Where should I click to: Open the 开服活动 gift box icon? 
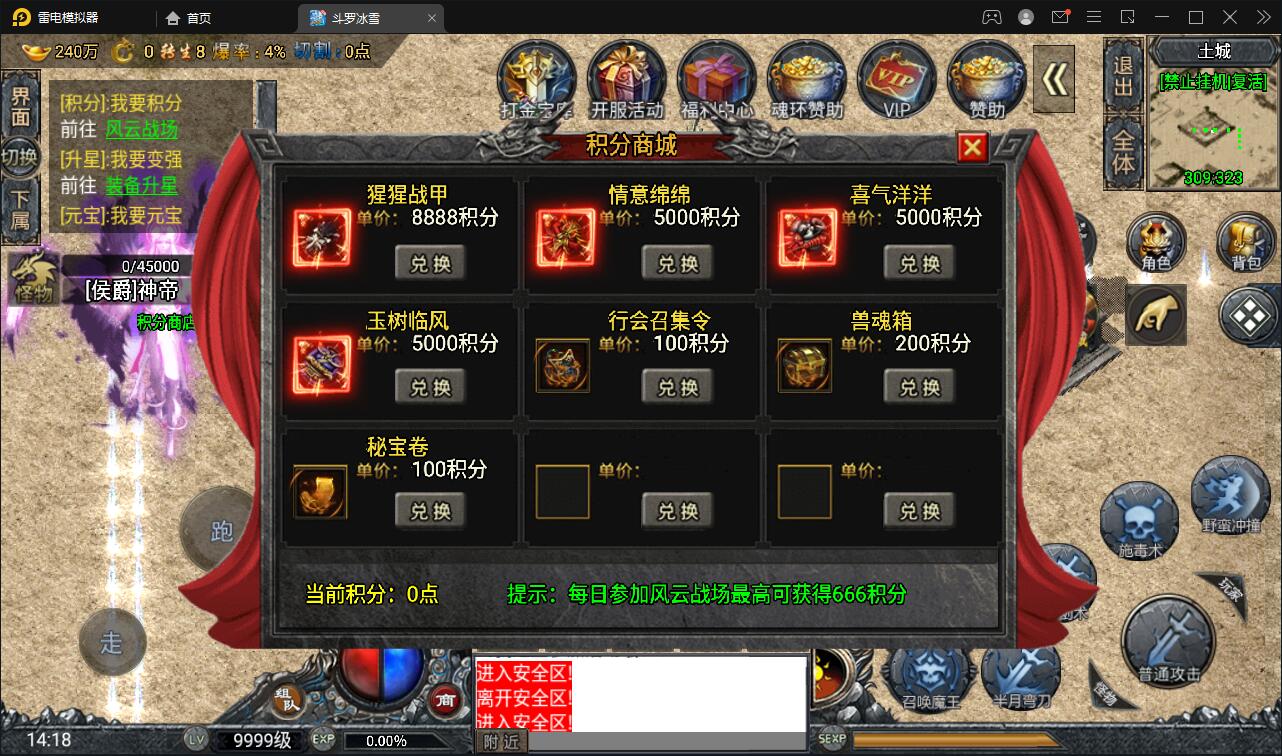click(x=627, y=75)
